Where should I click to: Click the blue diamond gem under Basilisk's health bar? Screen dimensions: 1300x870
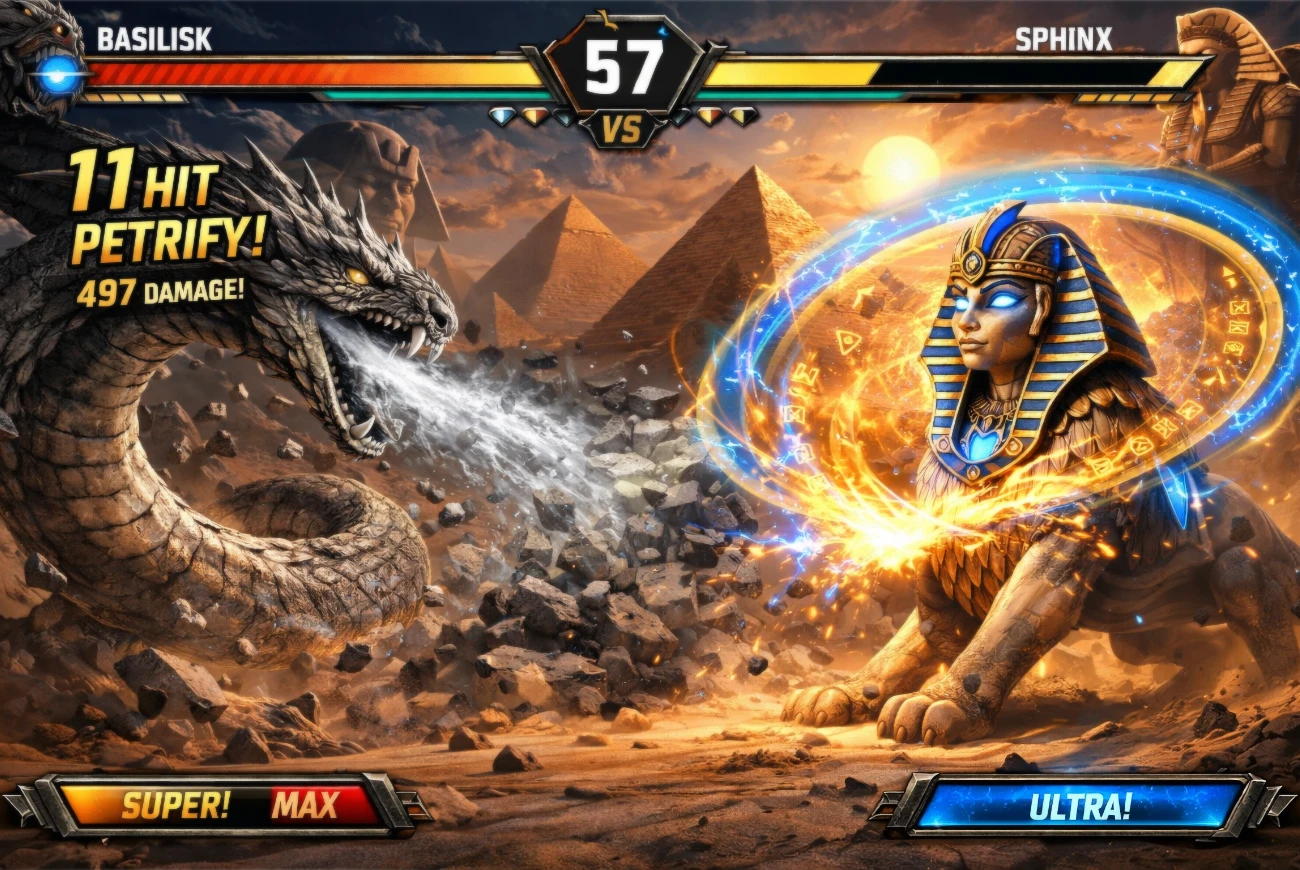tap(501, 116)
